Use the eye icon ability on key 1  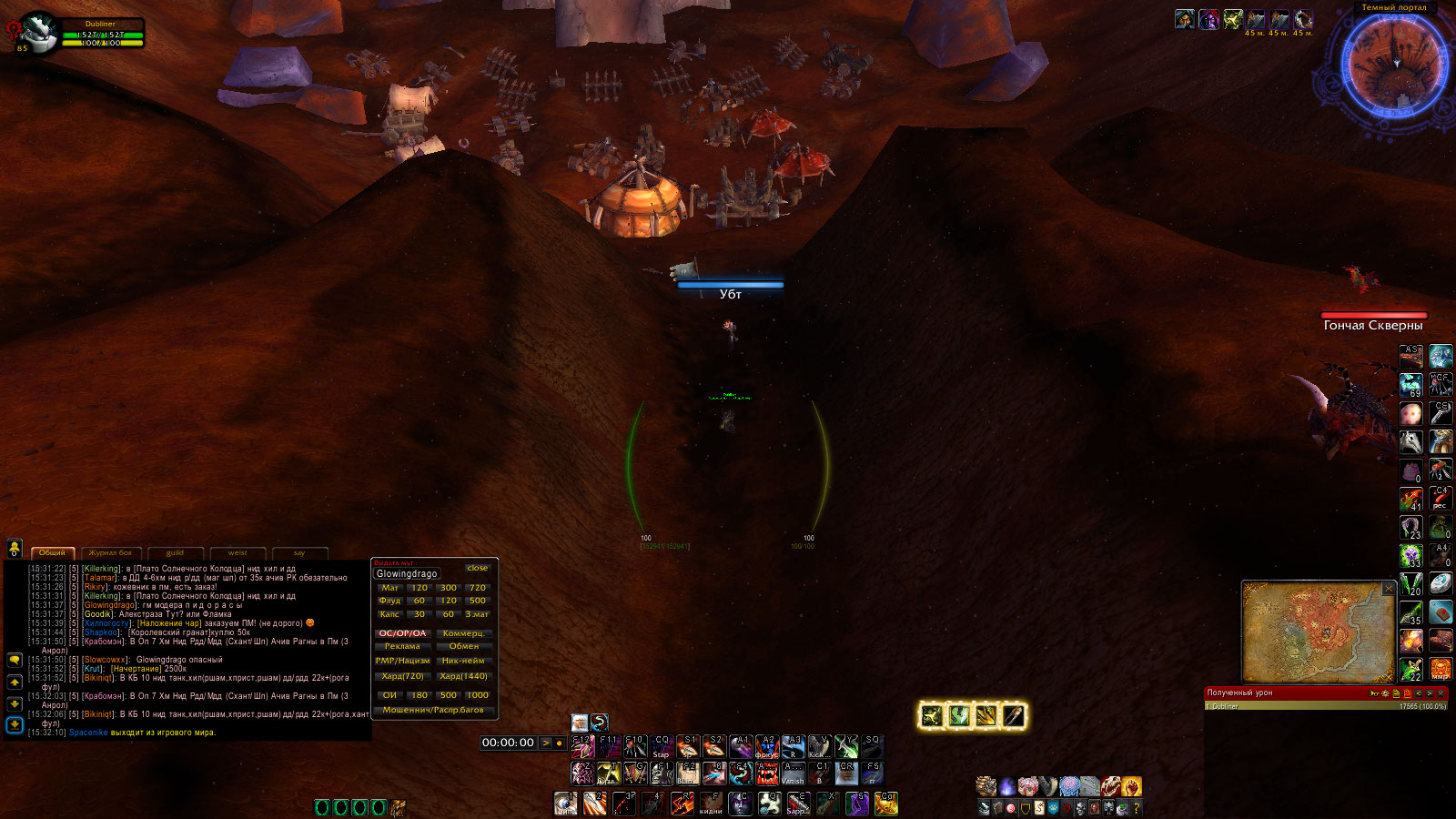pyautogui.click(x=565, y=804)
